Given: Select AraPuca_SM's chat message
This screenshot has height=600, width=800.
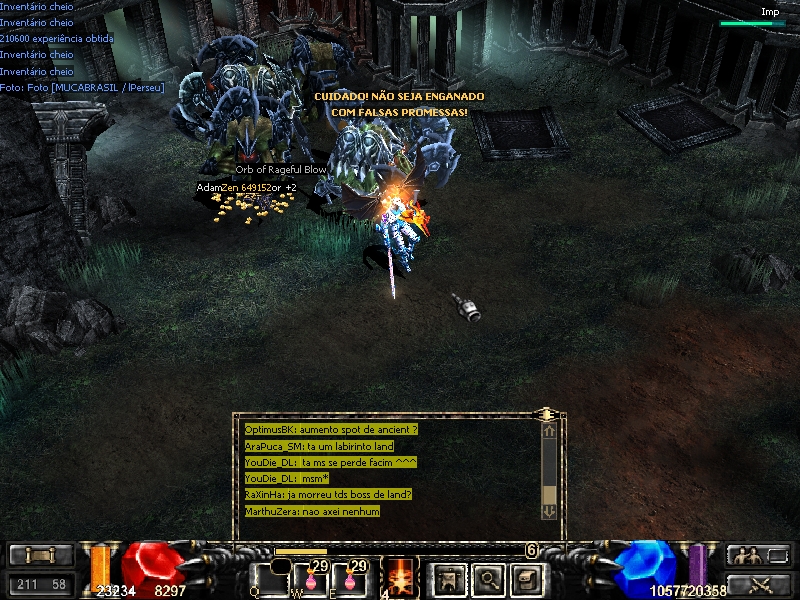Looking at the screenshot, I should tap(319, 446).
